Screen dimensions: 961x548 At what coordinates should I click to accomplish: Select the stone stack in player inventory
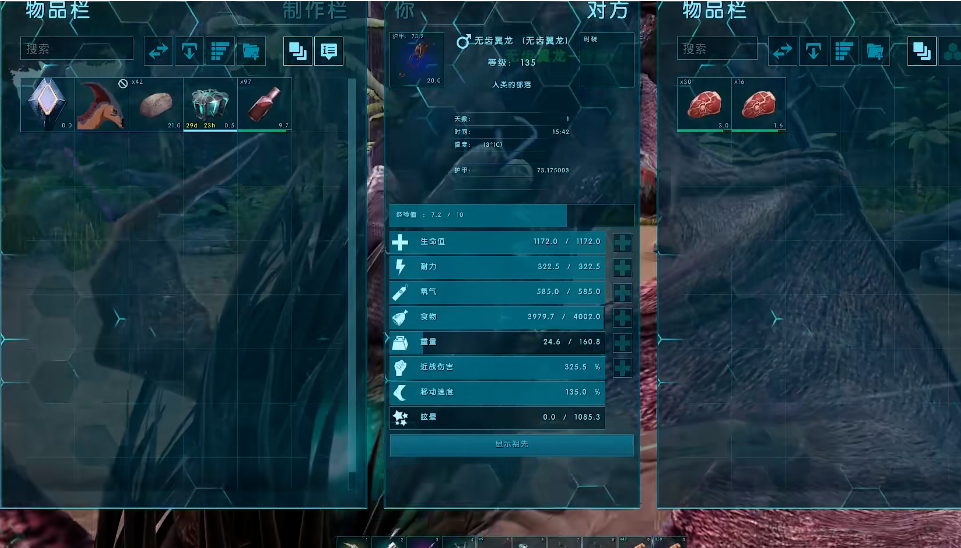point(155,105)
